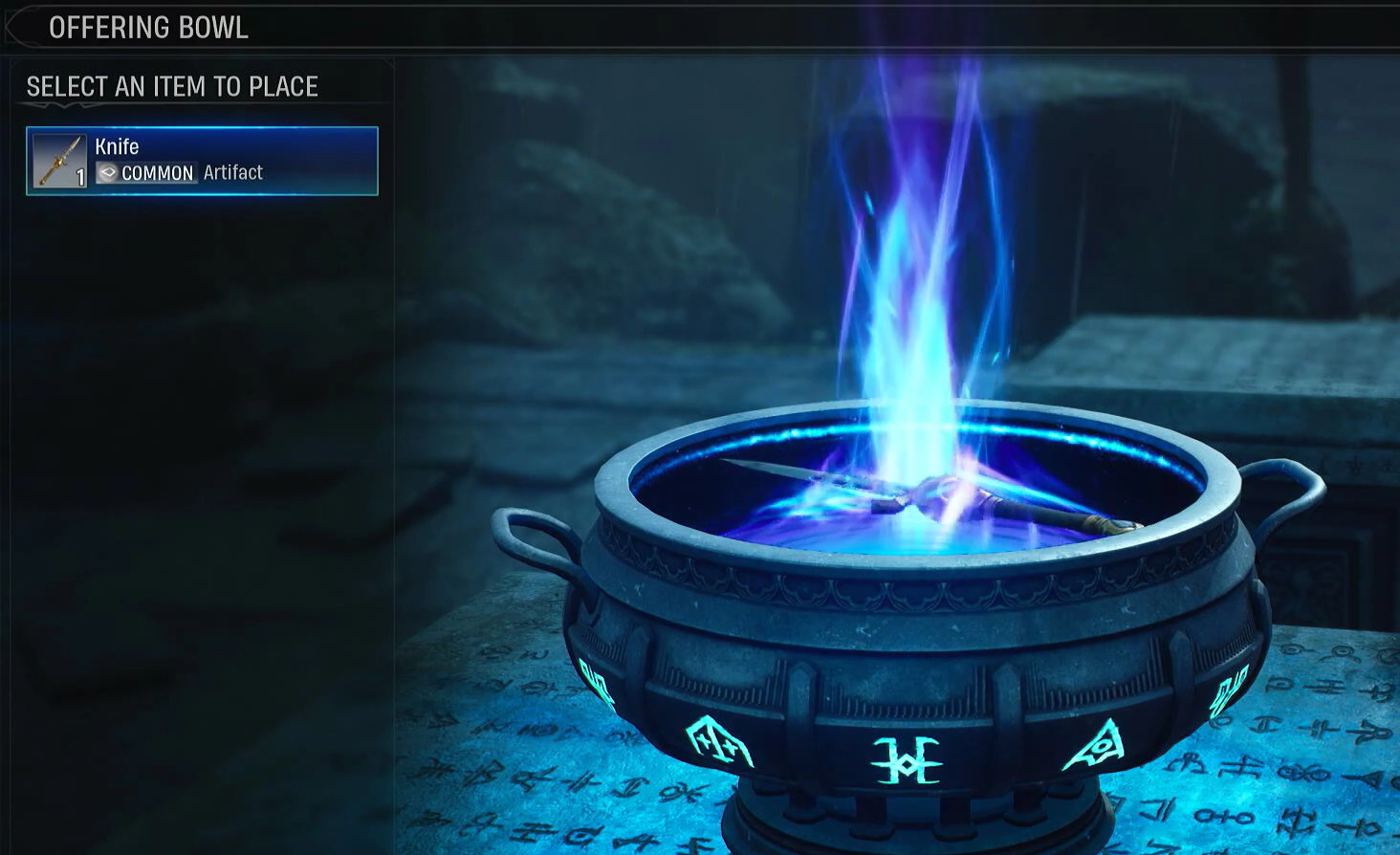
Task: Click the rightmost cyan rune on the bowl
Action: click(x=1227, y=691)
